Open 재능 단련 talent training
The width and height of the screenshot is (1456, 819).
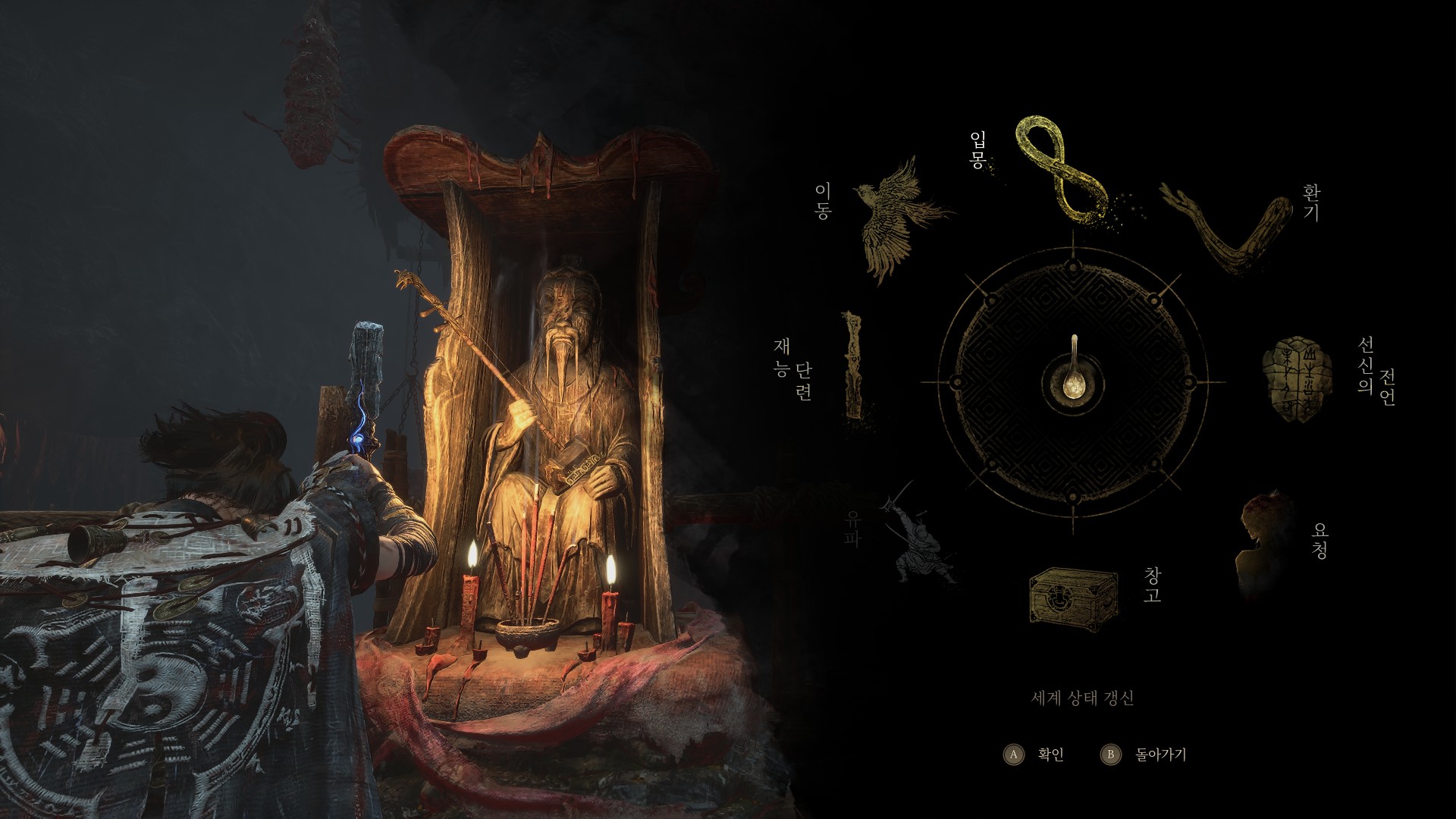(855, 366)
